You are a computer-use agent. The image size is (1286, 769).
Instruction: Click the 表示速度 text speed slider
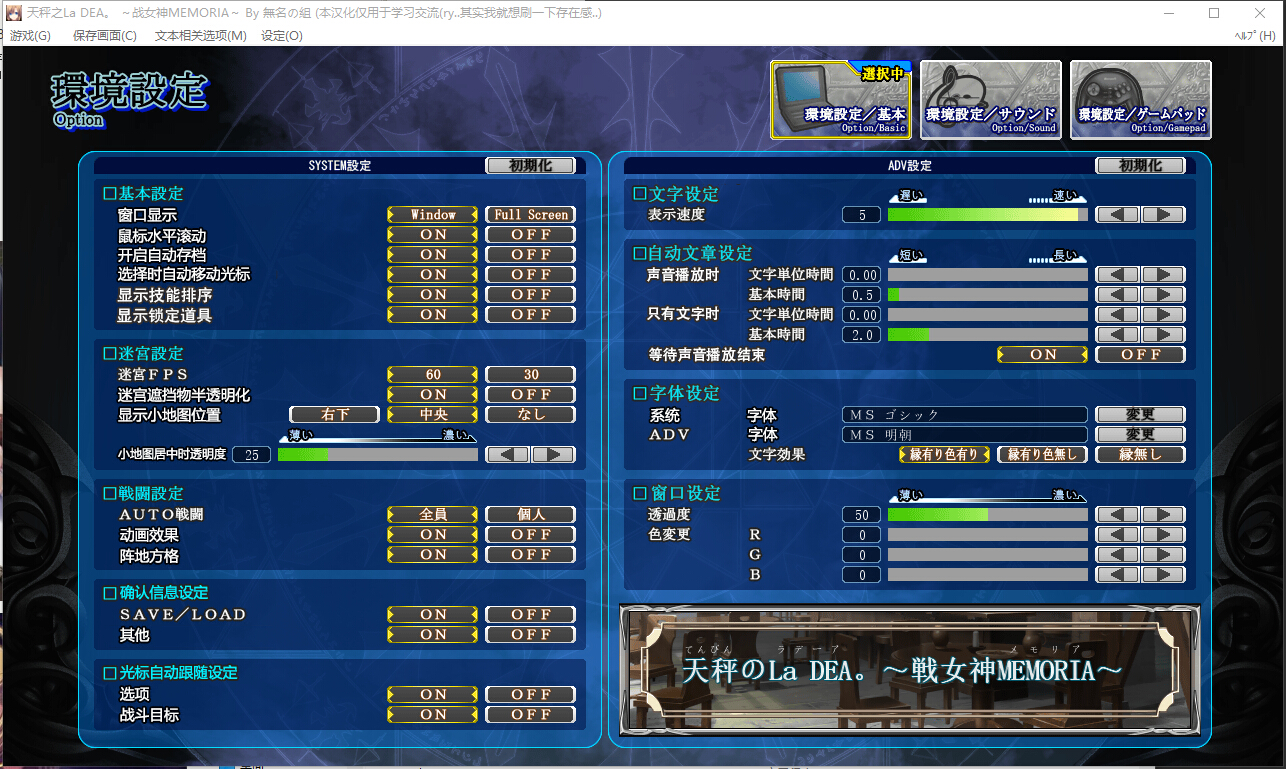pyautogui.click(x=987, y=215)
